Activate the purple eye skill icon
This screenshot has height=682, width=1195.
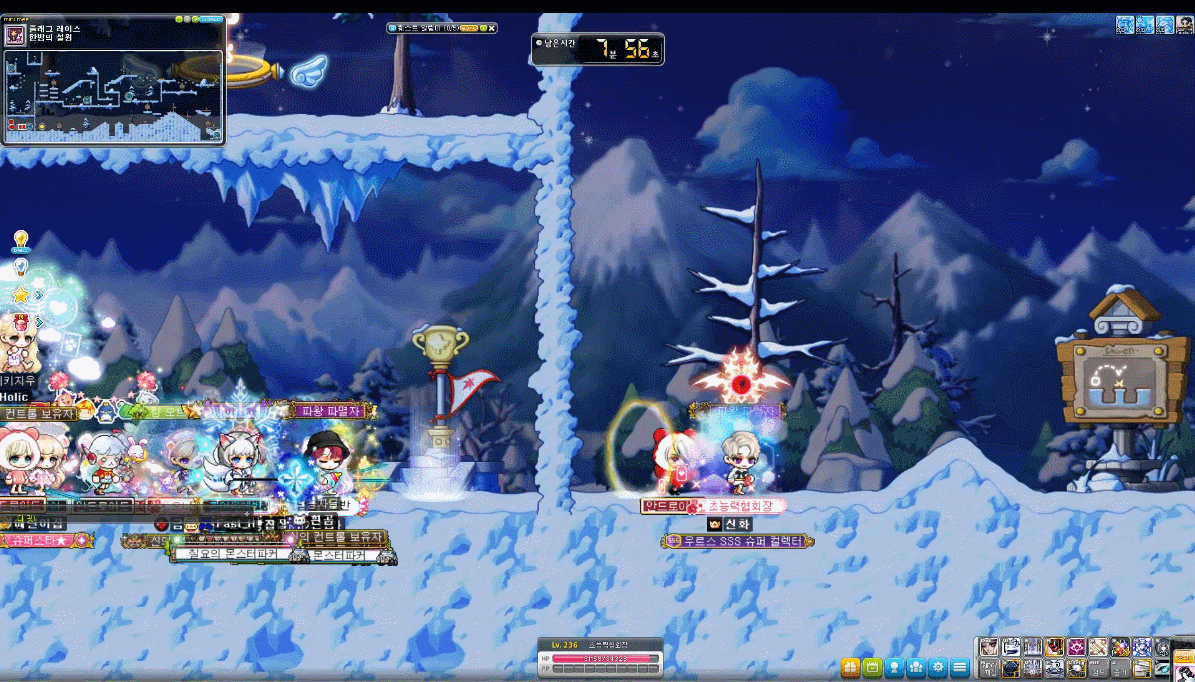point(1077,647)
